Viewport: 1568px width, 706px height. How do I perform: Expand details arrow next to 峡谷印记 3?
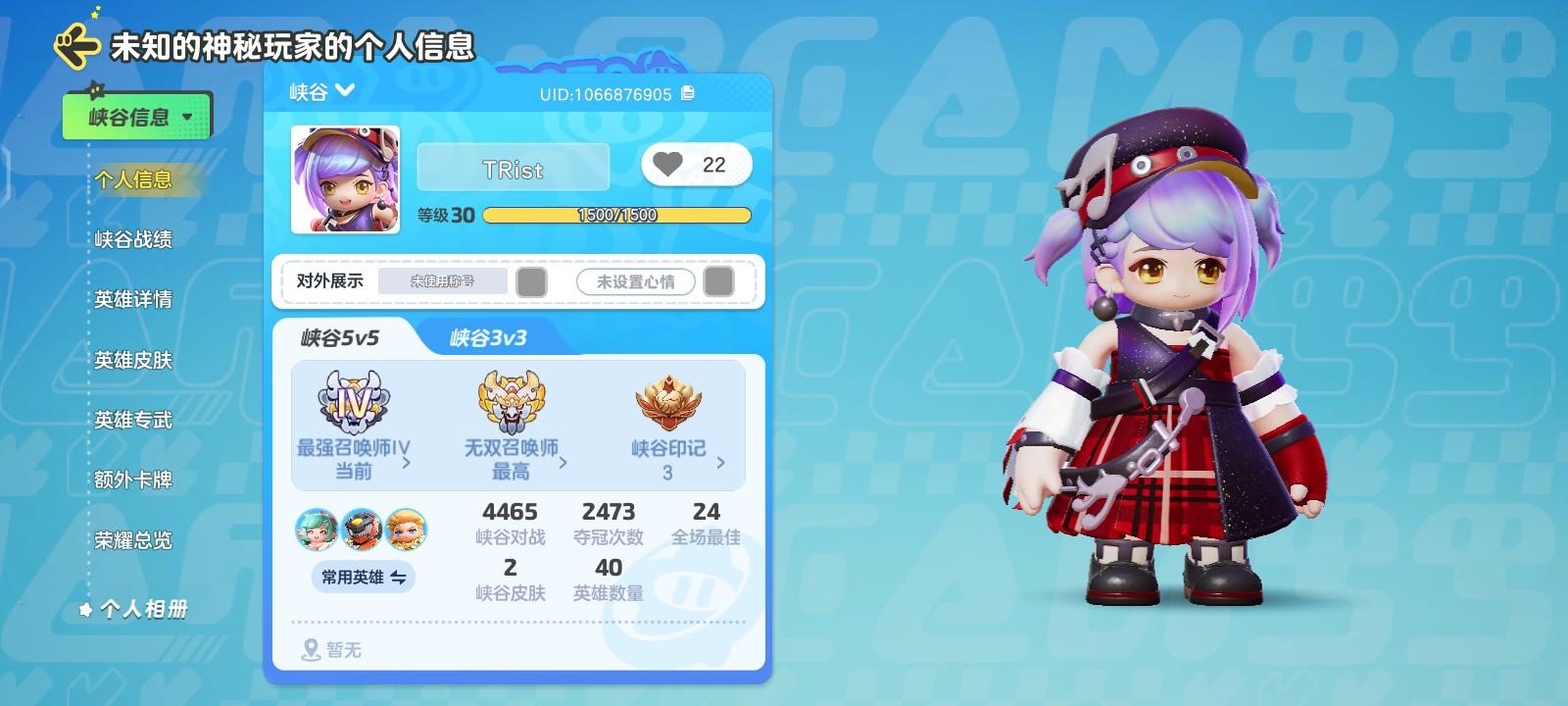718,461
